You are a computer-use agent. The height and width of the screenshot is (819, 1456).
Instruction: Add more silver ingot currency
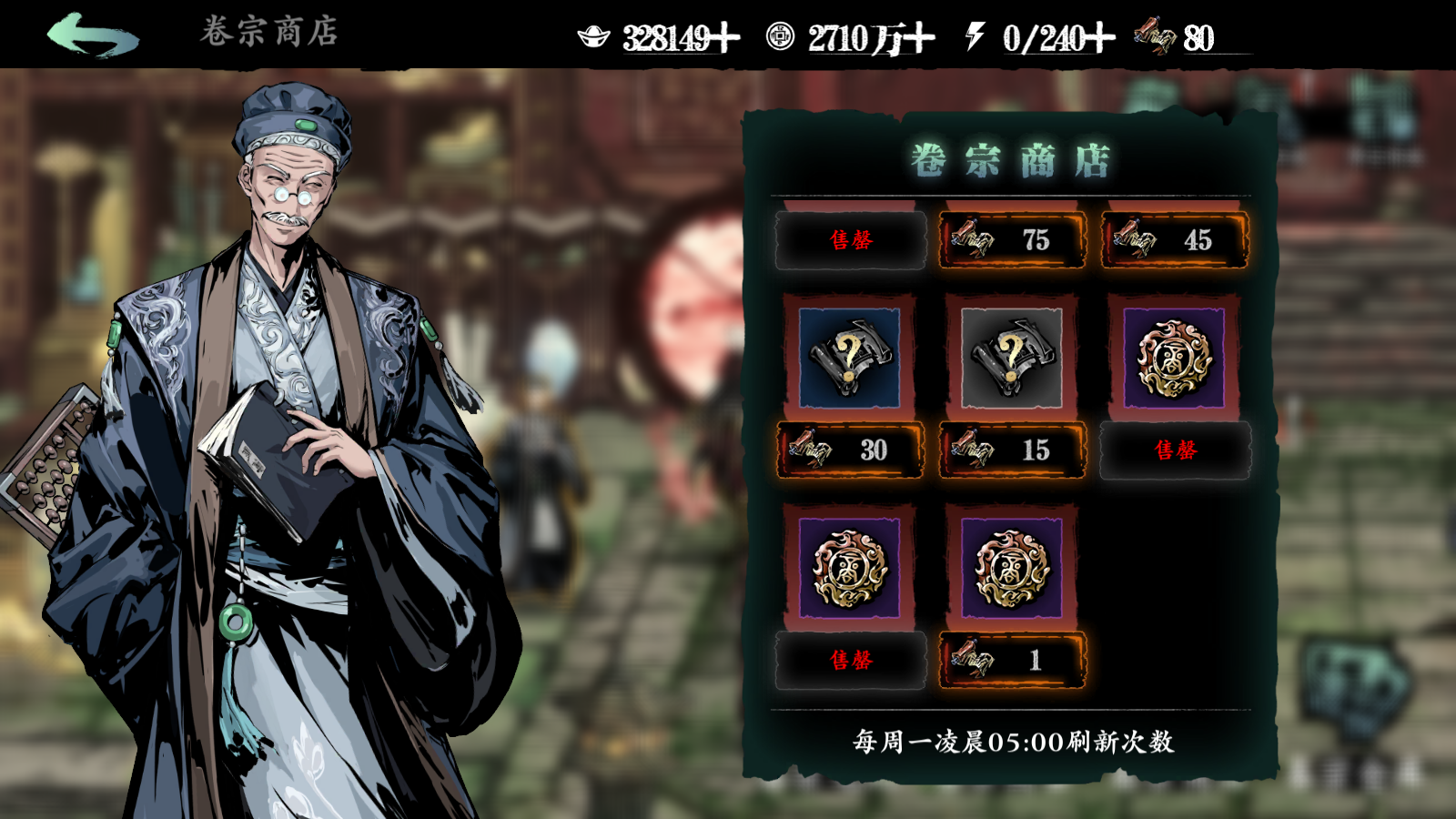coord(725,38)
